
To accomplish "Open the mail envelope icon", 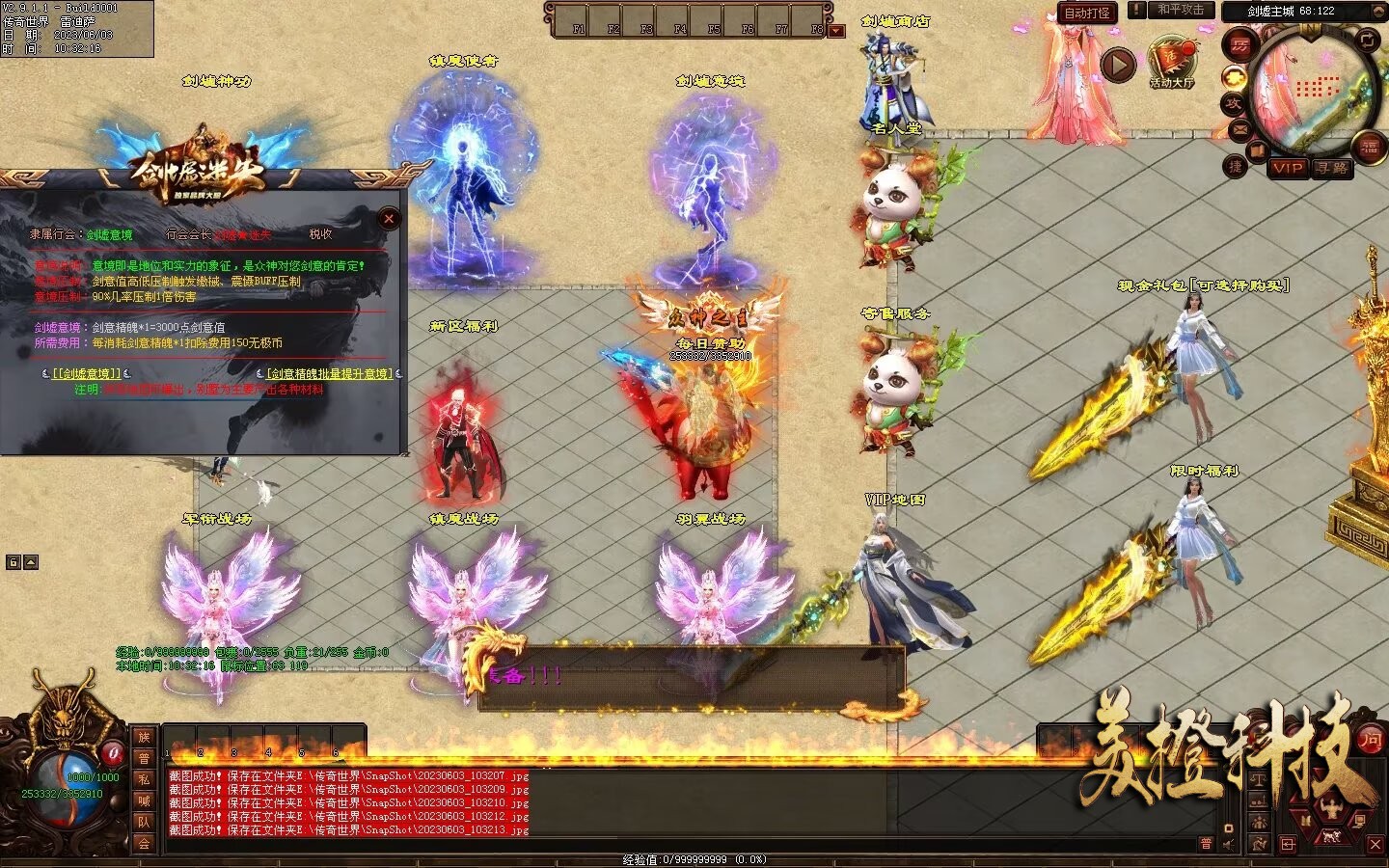I will coord(1239,129).
